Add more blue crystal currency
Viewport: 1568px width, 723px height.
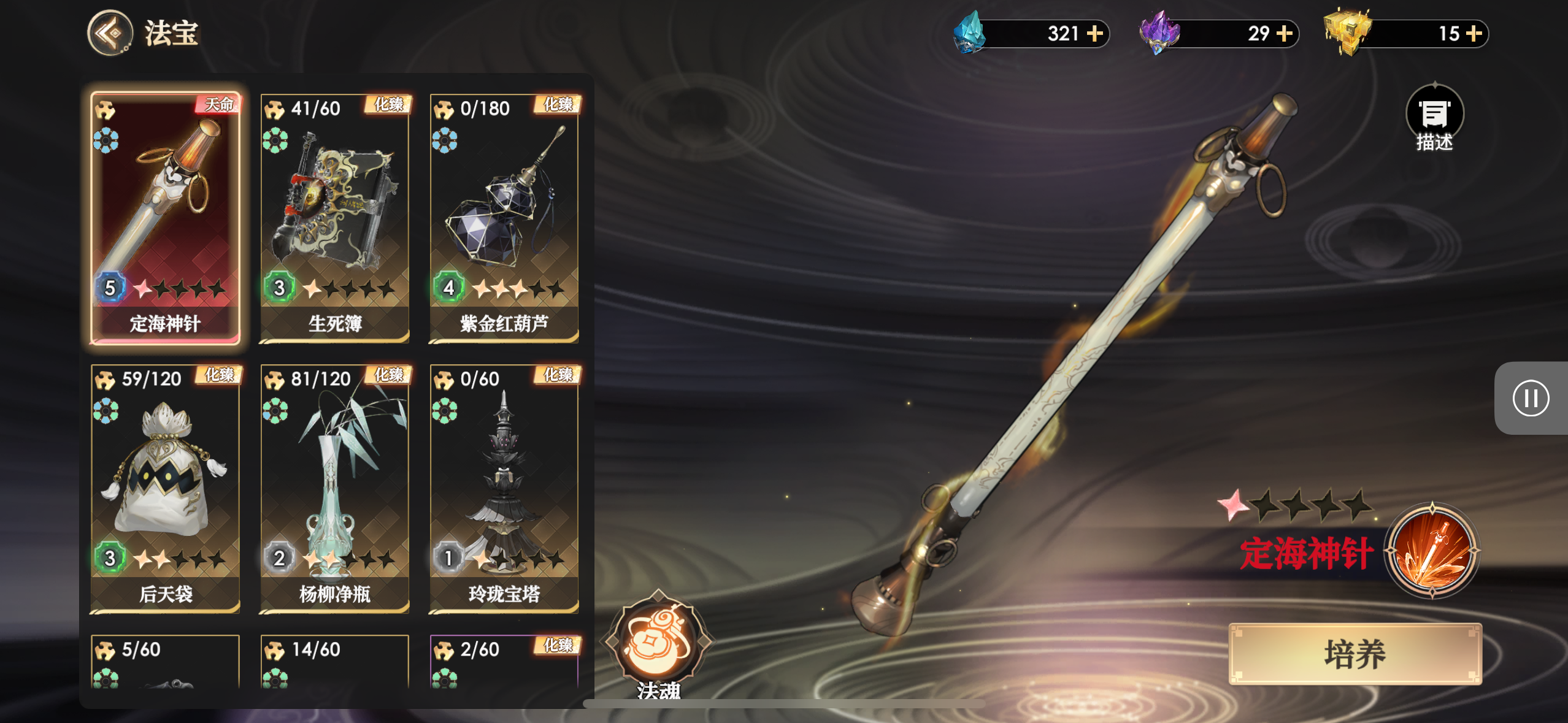[1094, 33]
